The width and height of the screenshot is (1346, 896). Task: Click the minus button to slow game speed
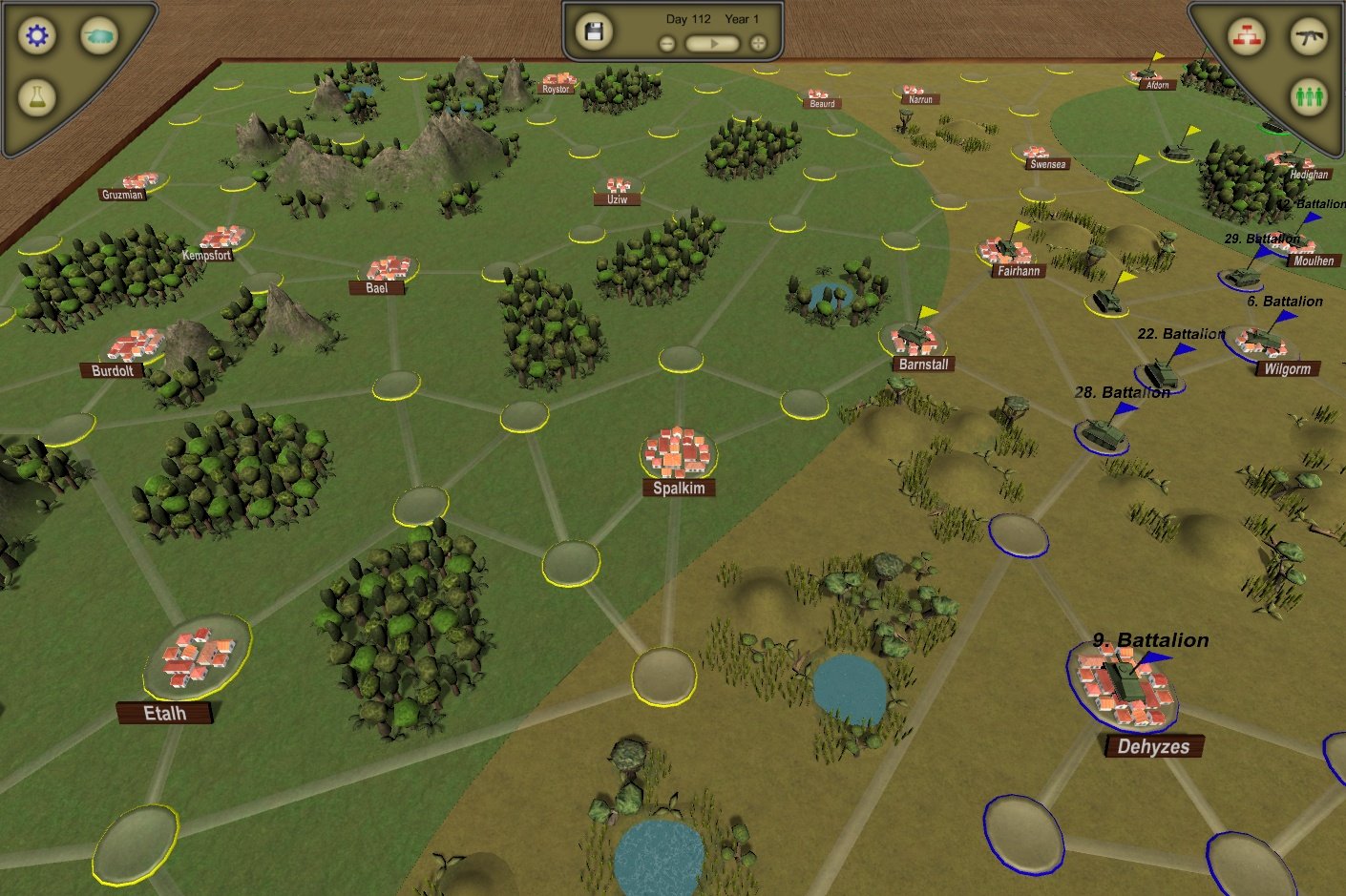[666, 42]
